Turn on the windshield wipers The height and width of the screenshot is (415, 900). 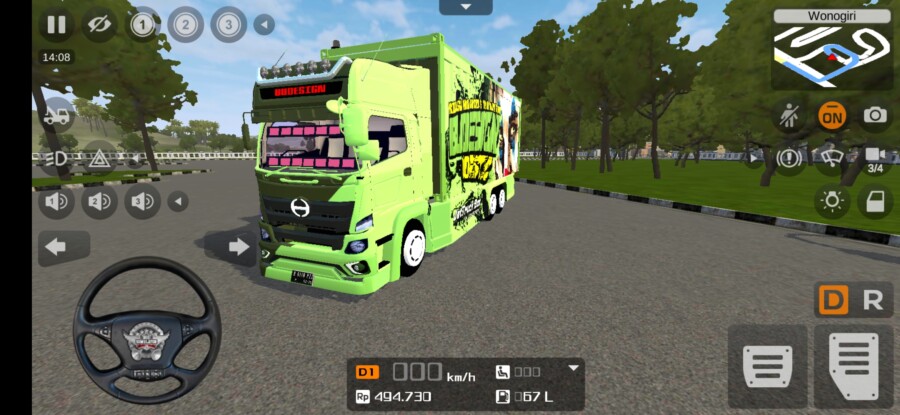point(830,157)
